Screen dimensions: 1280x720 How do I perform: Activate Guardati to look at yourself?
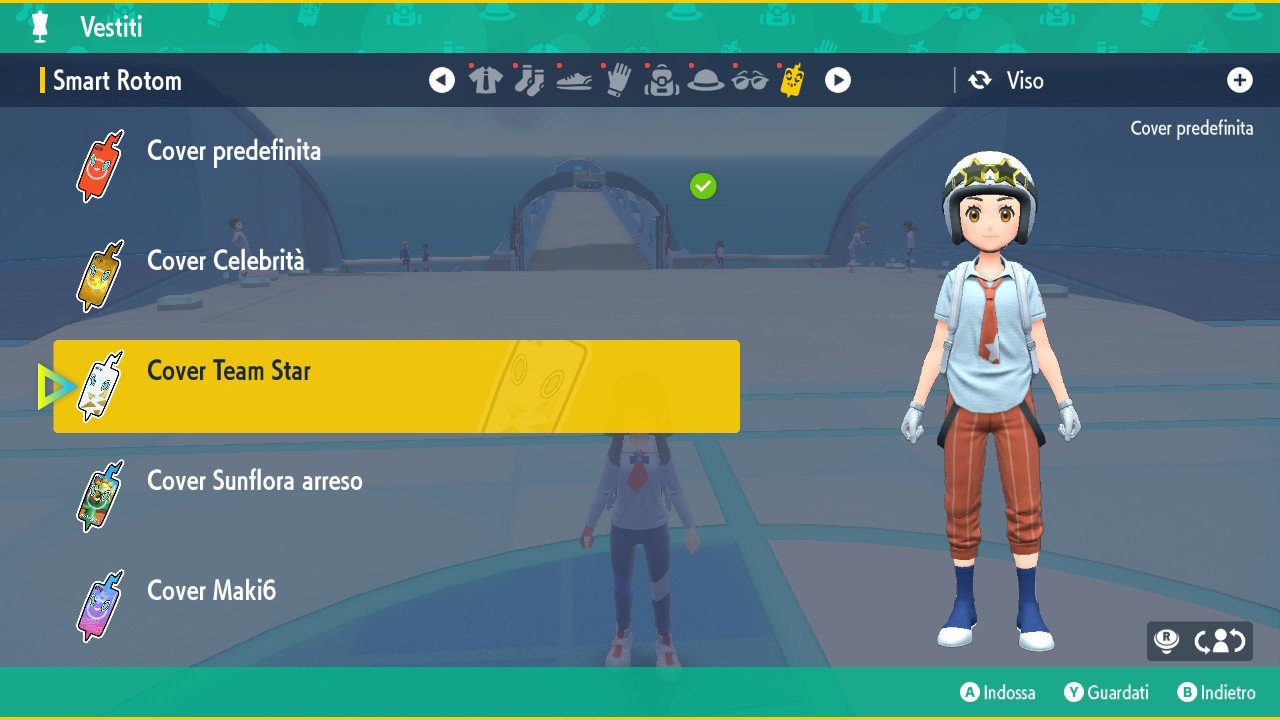click(x=1106, y=692)
